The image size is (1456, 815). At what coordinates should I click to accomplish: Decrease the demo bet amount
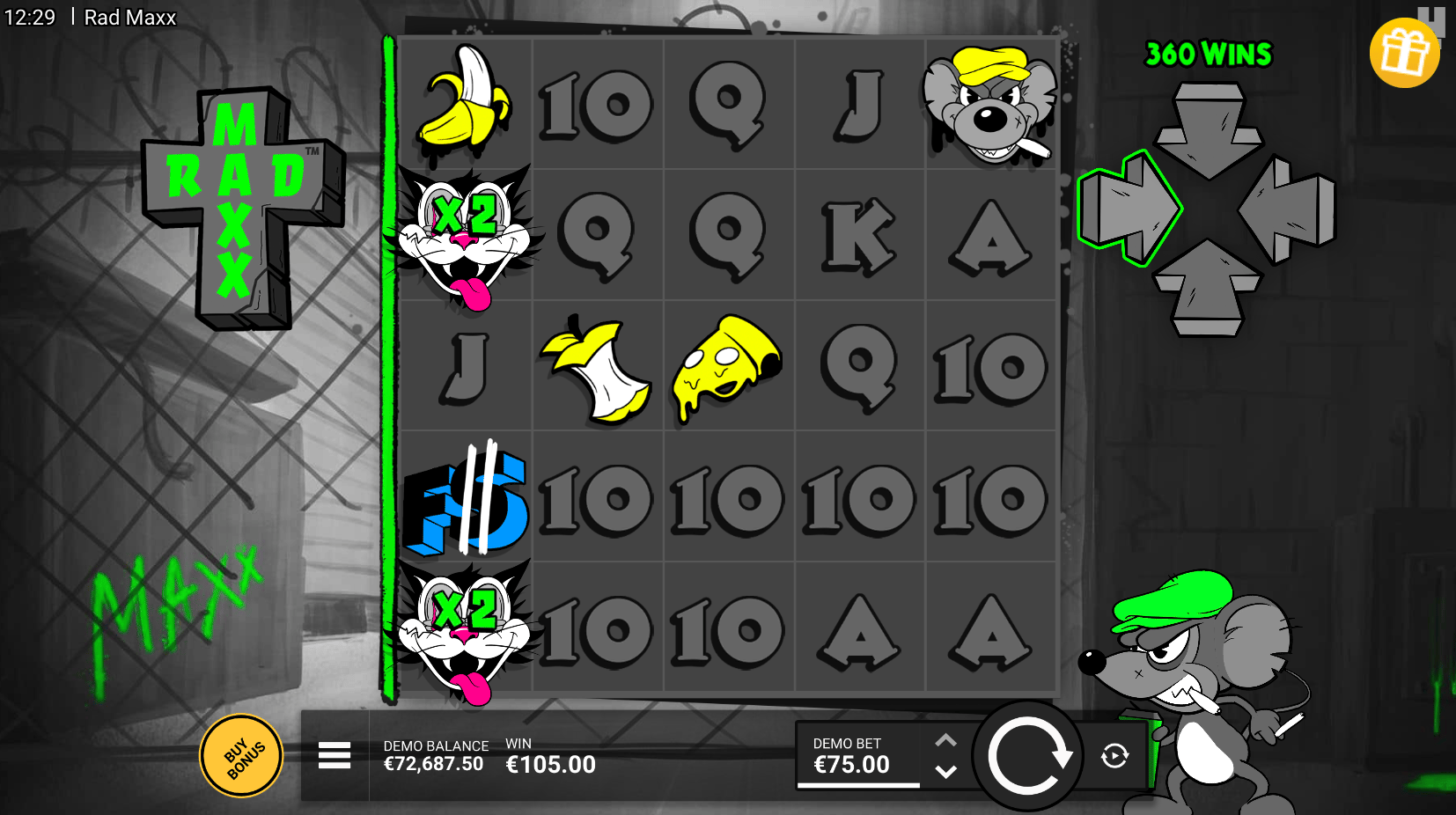[945, 772]
